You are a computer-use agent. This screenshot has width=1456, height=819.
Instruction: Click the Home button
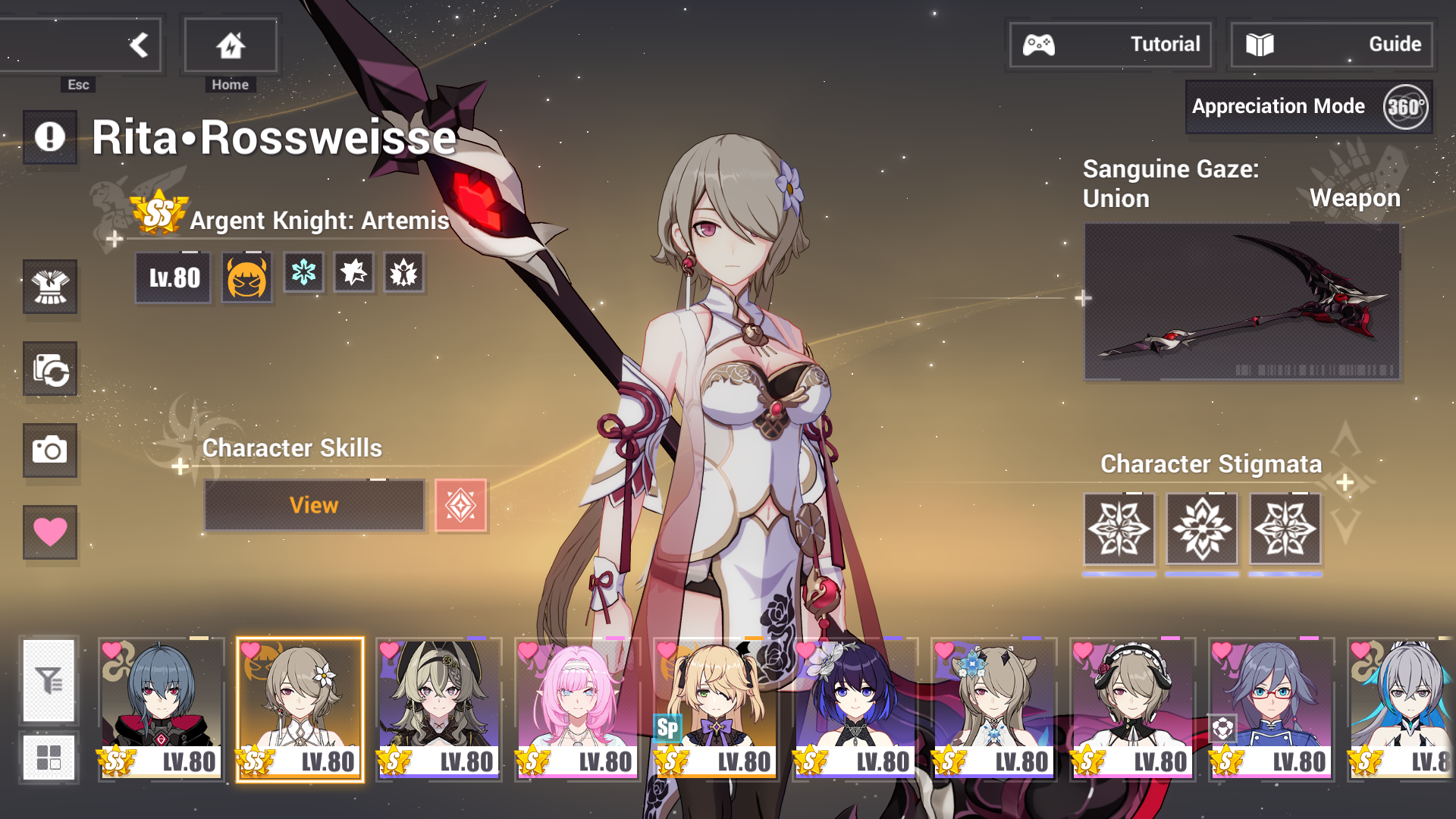230,45
